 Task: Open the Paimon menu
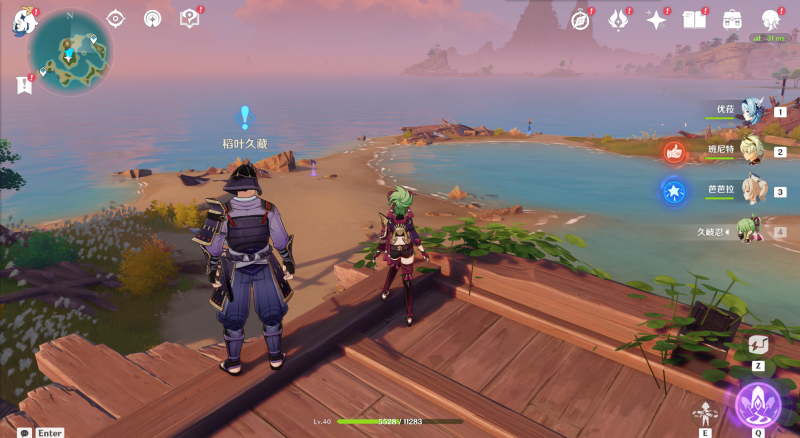(x=22, y=21)
